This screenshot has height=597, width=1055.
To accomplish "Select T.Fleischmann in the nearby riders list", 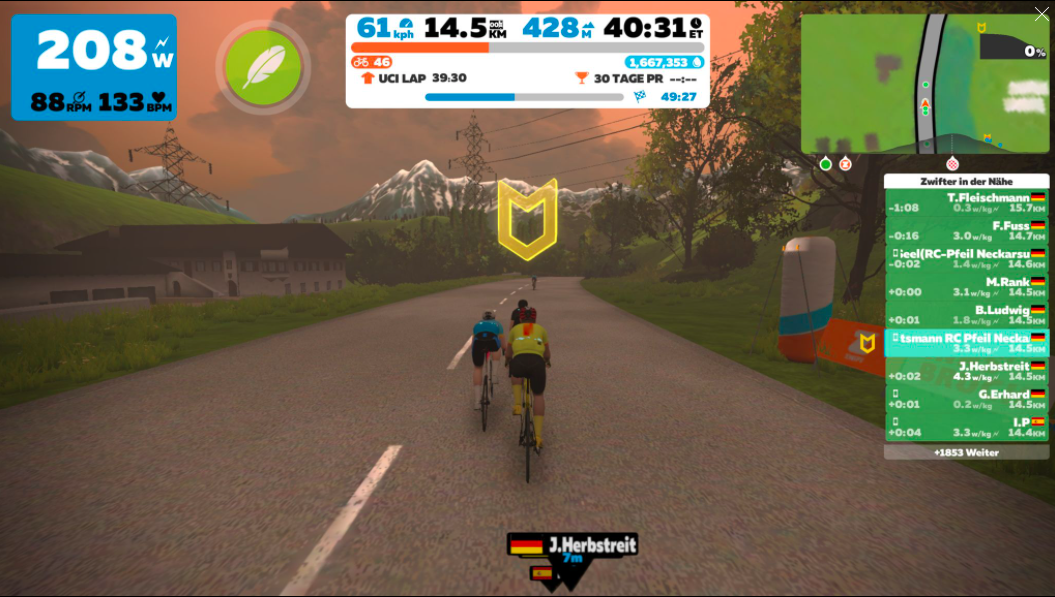I will [x=966, y=203].
